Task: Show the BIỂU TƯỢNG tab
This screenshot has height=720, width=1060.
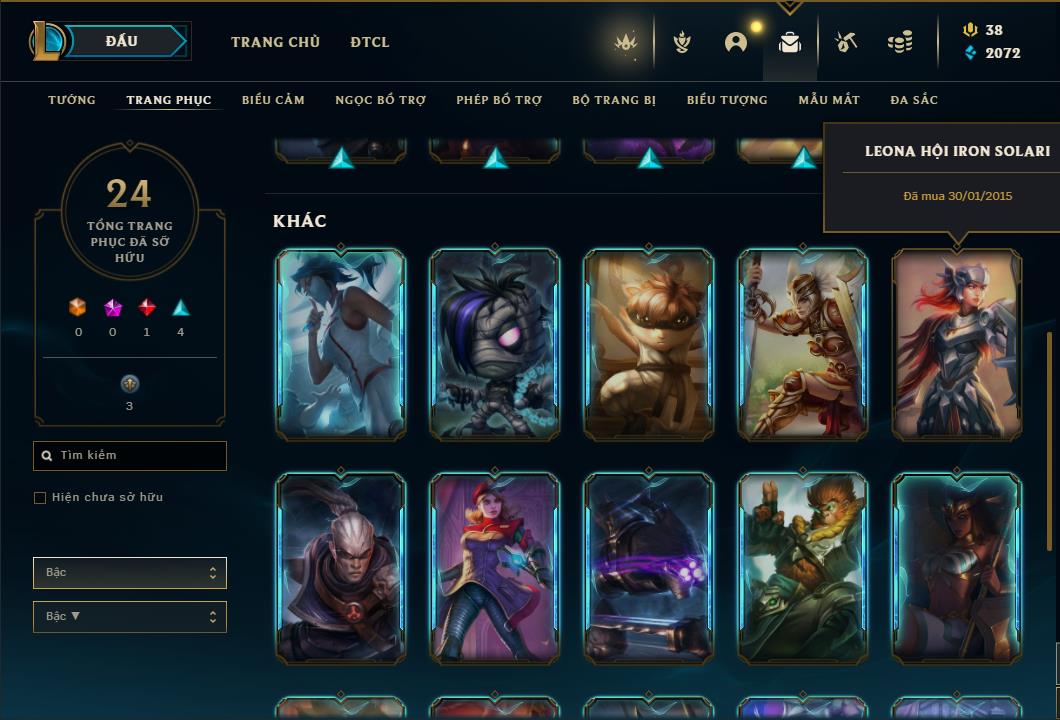Action: (727, 100)
